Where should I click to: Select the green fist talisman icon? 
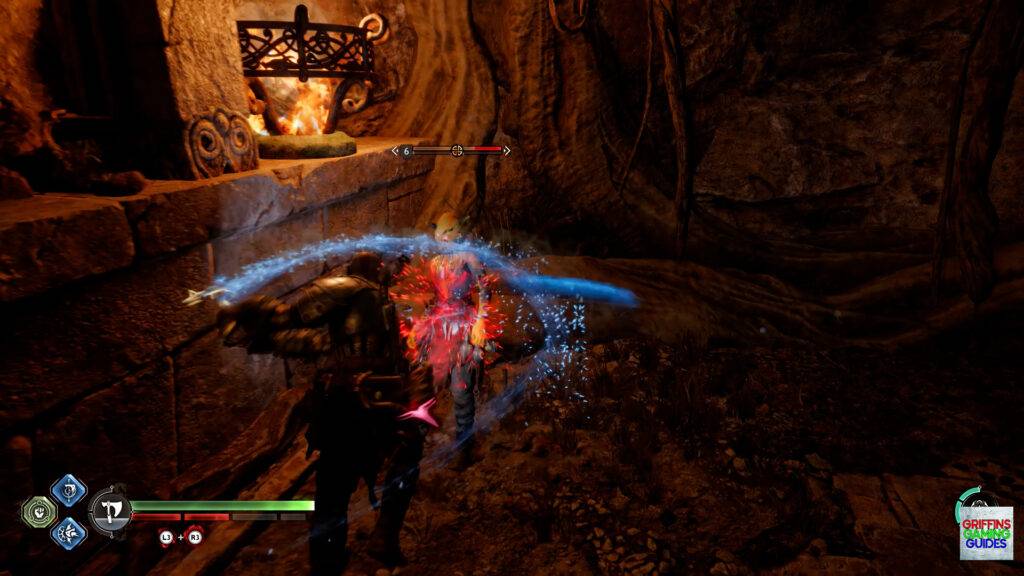pyautogui.click(x=37, y=512)
